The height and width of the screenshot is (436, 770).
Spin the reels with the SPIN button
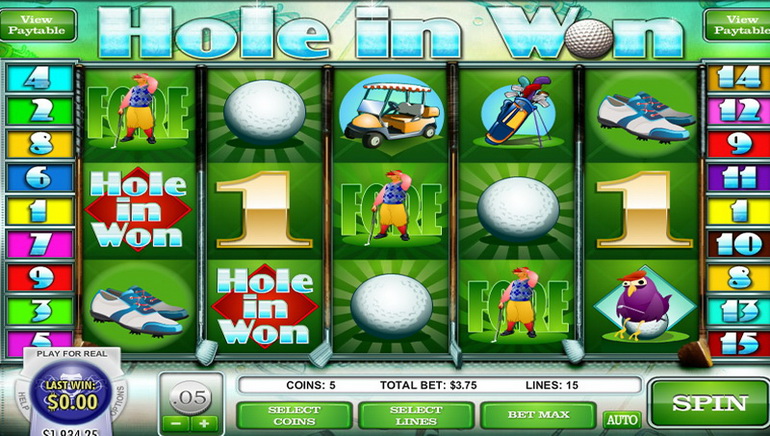(709, 404)
